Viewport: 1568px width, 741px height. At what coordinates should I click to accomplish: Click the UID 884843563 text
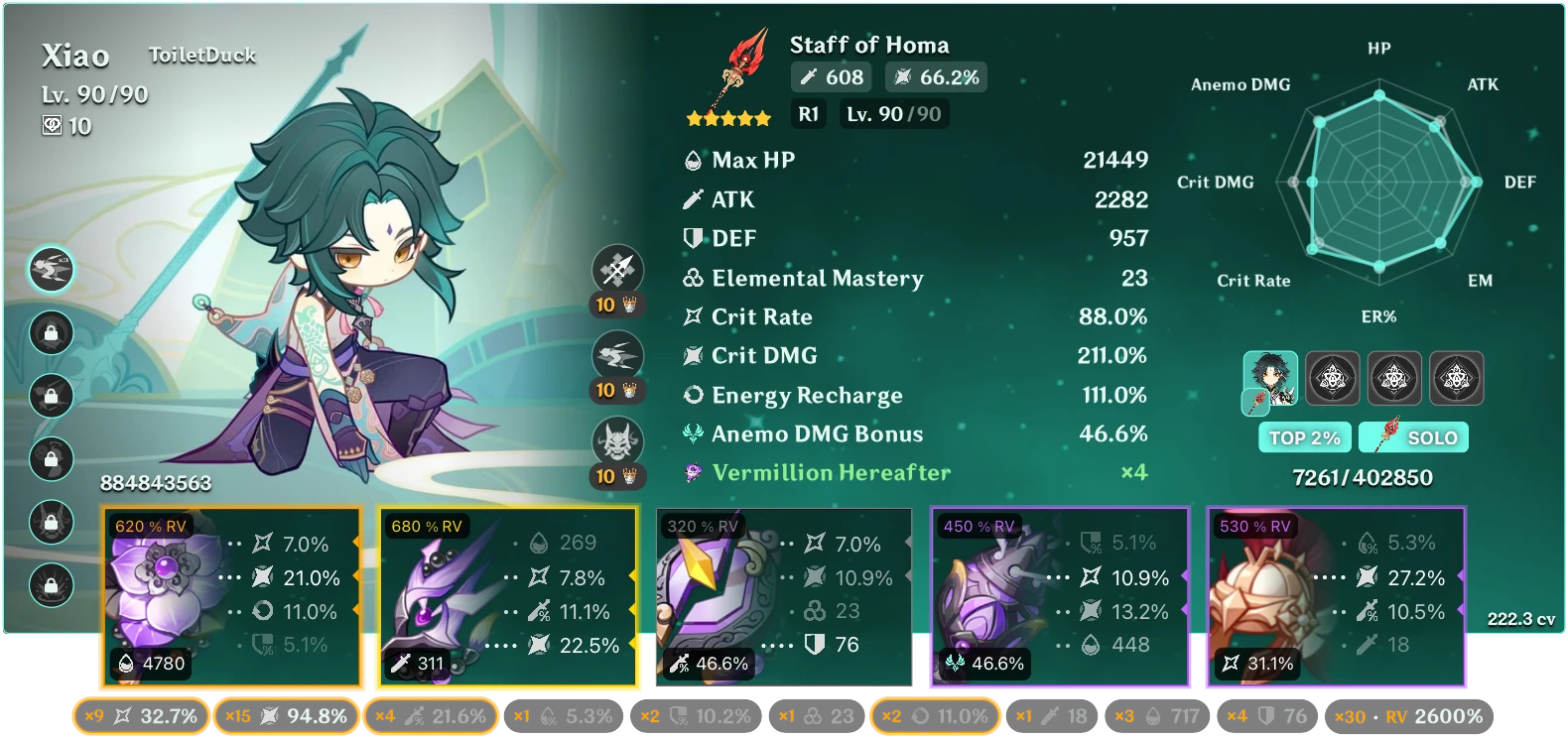point(156,485)
